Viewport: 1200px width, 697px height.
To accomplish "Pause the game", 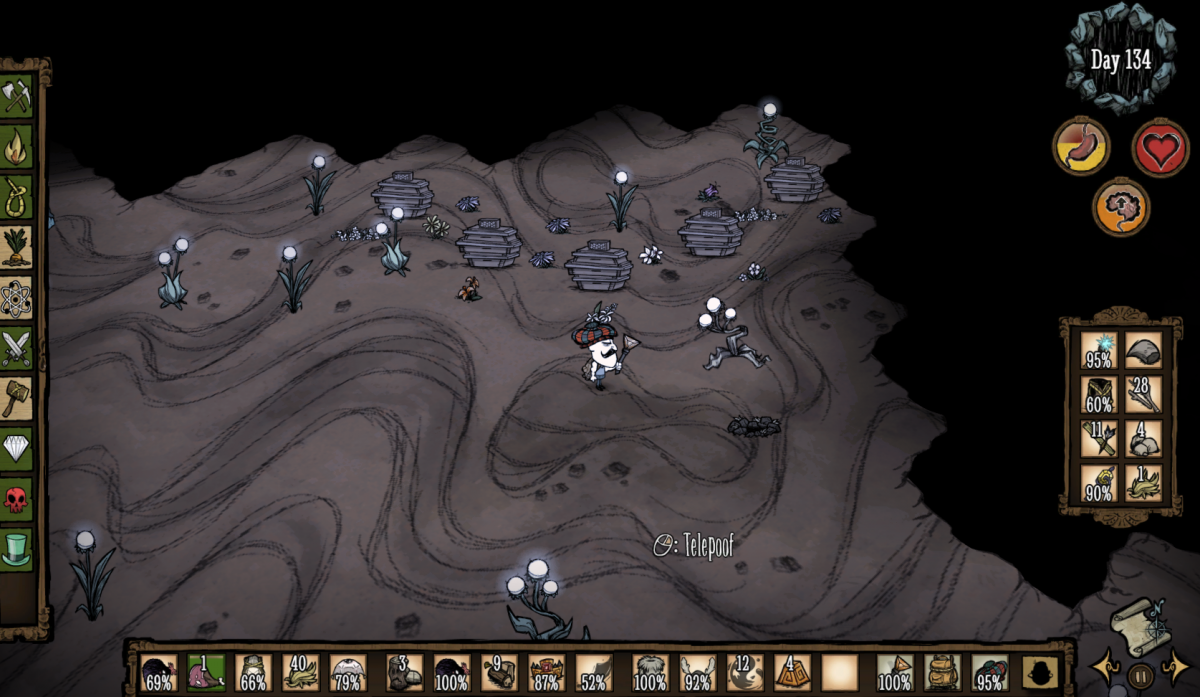I will (x=1140, y=674).
